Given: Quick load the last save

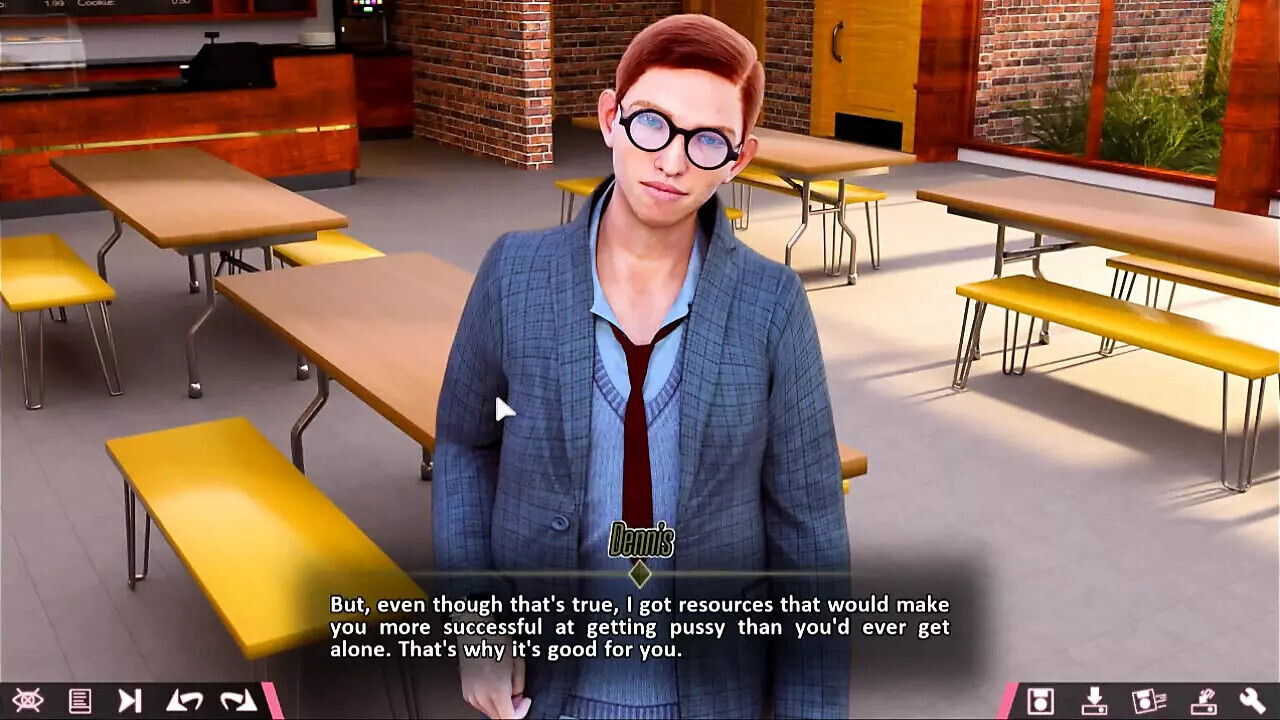Looking at the screenshot, I should pos(1201,703).
